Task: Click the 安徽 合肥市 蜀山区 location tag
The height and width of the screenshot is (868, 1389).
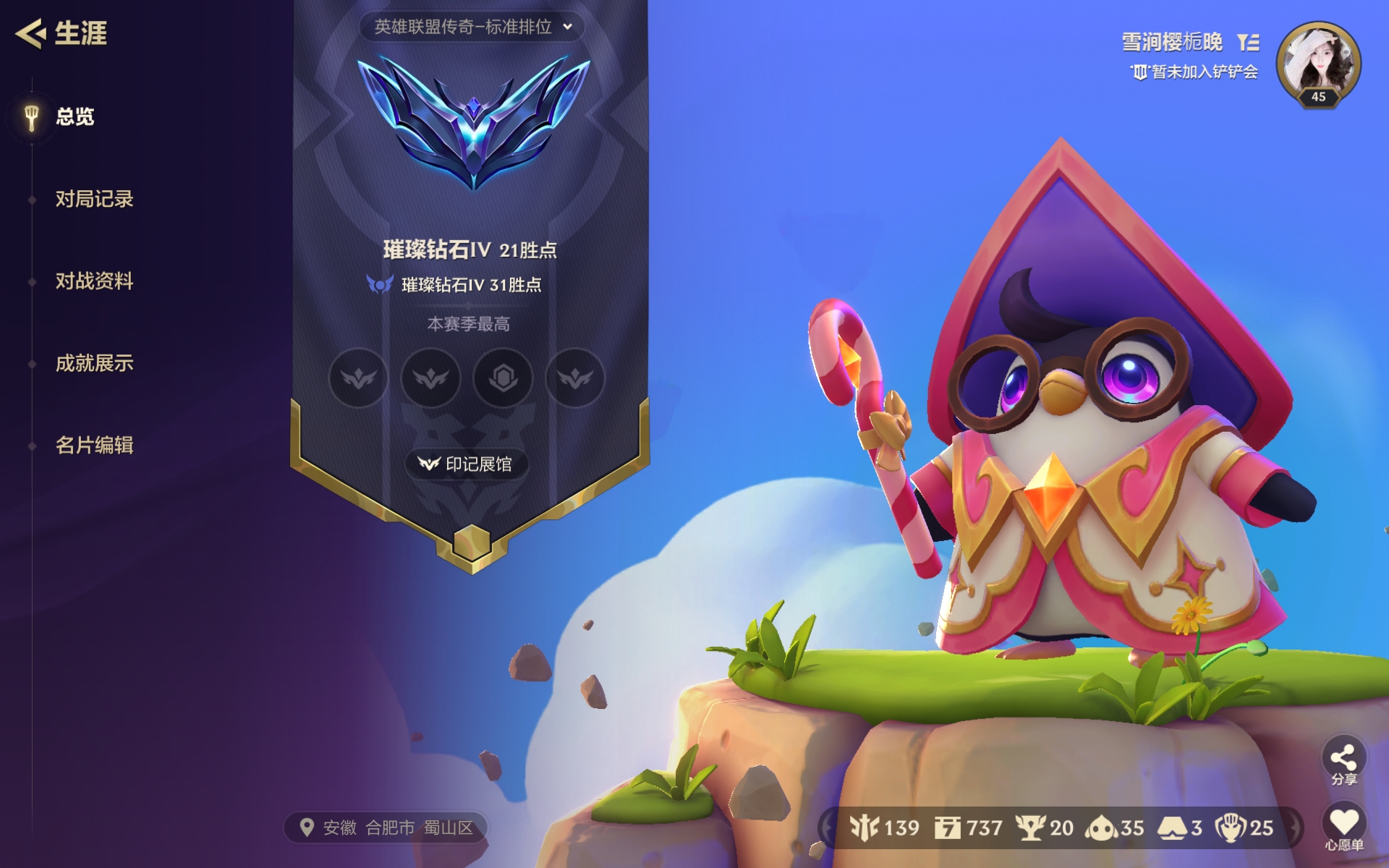Action: [x=388, y=827]
